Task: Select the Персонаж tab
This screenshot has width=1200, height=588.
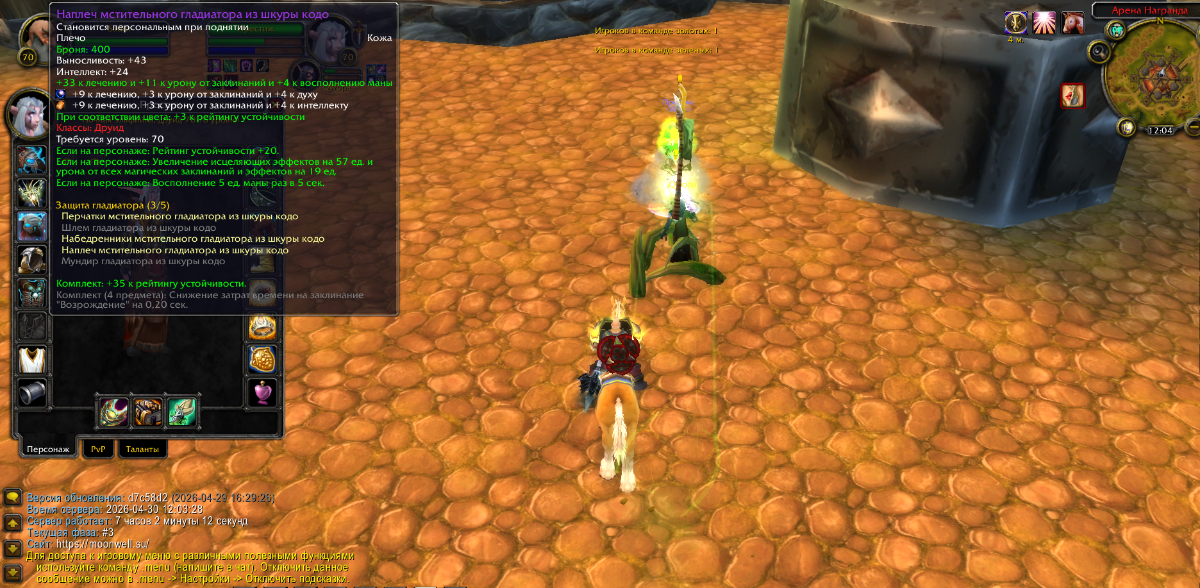Action: point(48,450)
